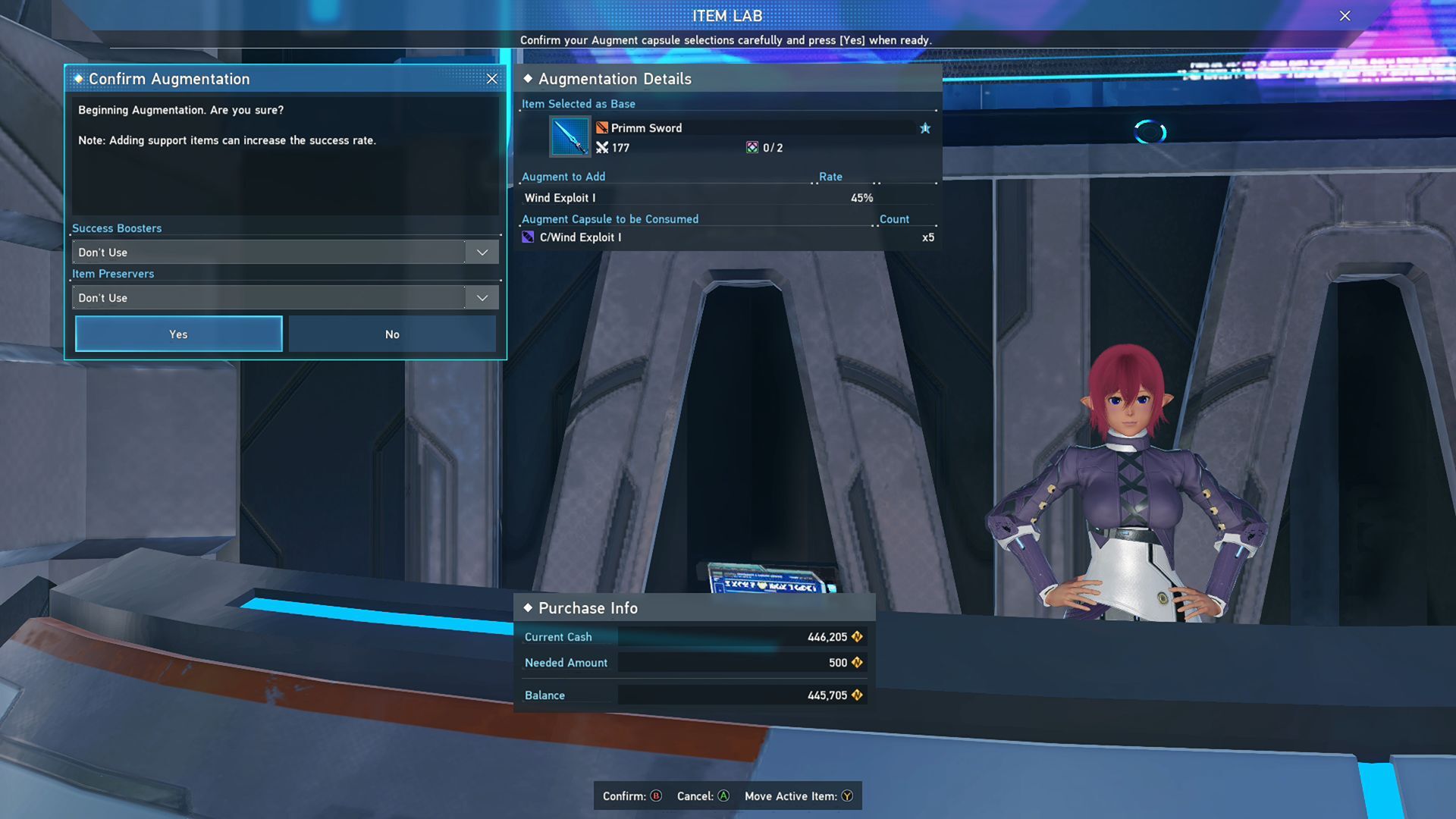Select the C/Wind Exploit I capsule row

tap(728, 237)
